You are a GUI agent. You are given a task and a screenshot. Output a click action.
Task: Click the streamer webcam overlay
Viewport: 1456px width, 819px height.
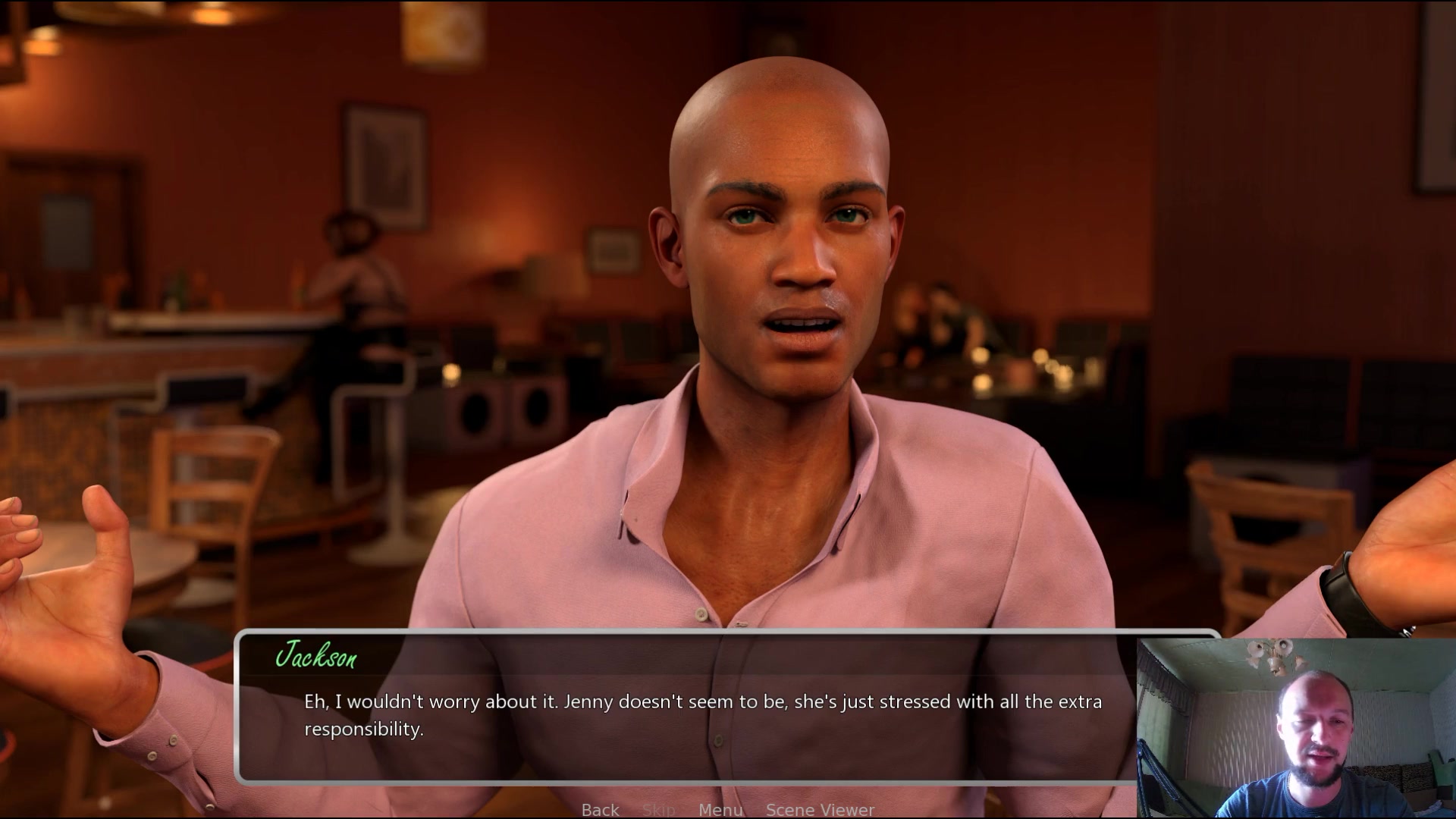point(1295,728)
